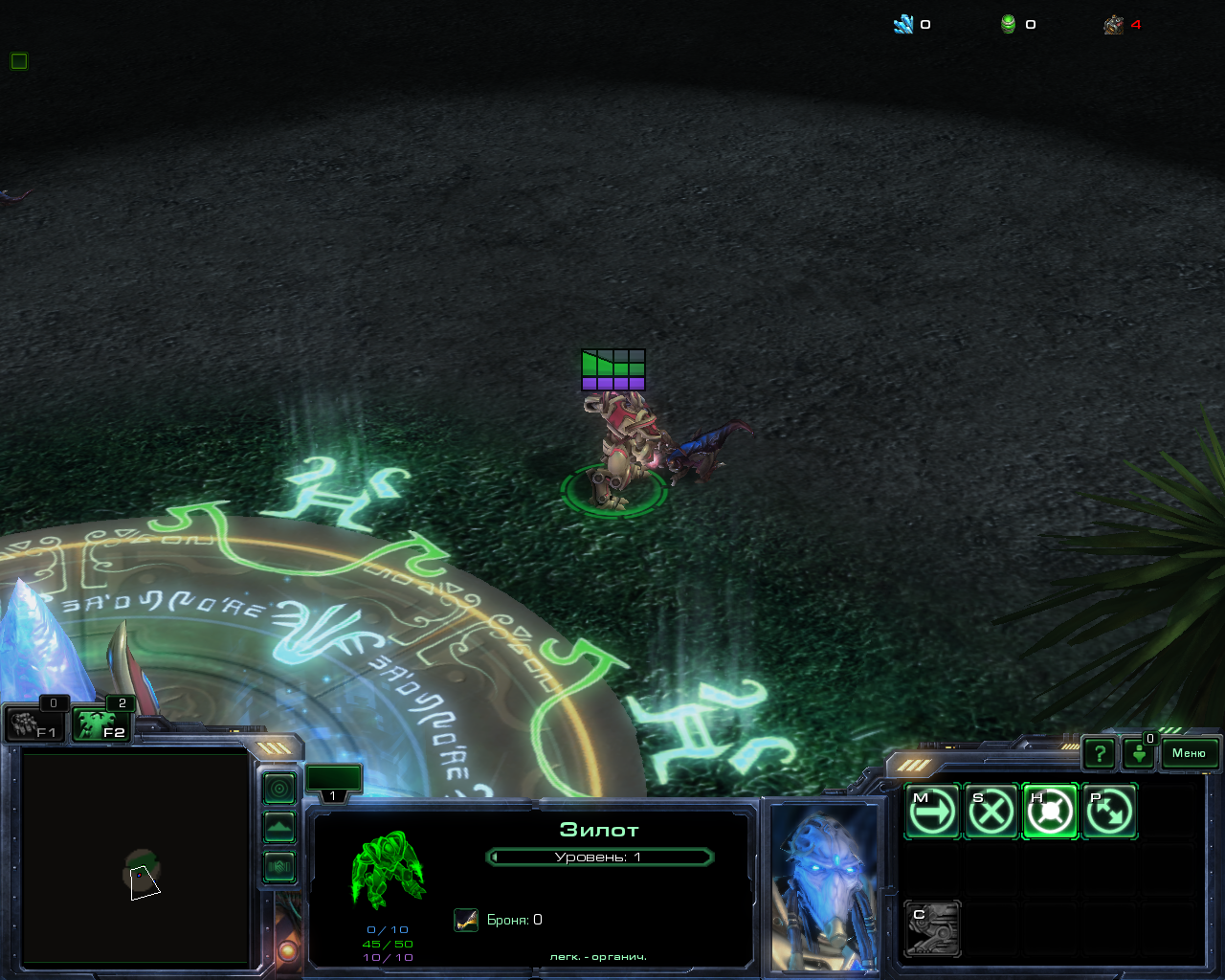Toggle minimap terrain display button
1225x980 pixels.
pos(279,827)
